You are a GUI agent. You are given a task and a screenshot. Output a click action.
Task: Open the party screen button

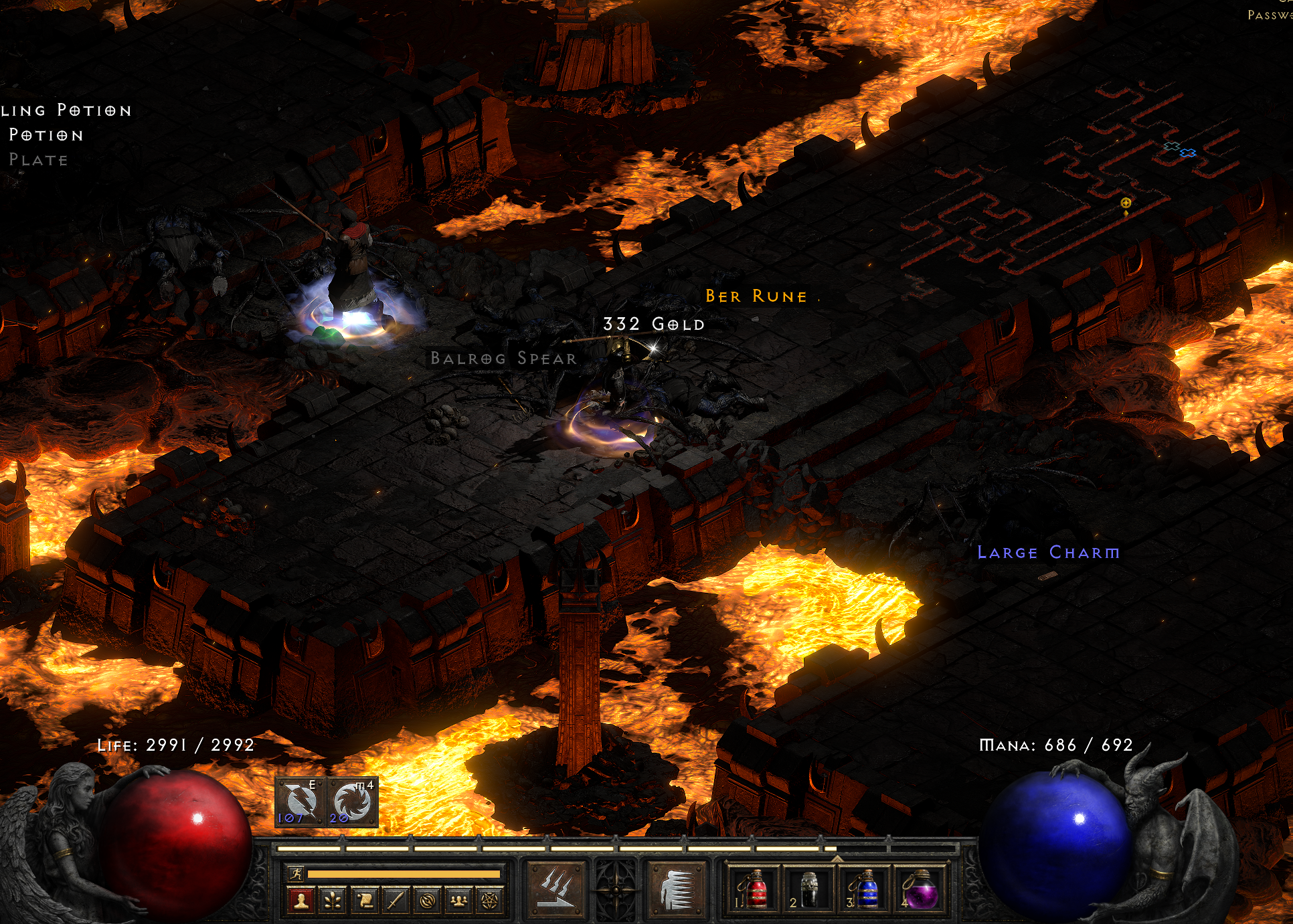[459, 901]
